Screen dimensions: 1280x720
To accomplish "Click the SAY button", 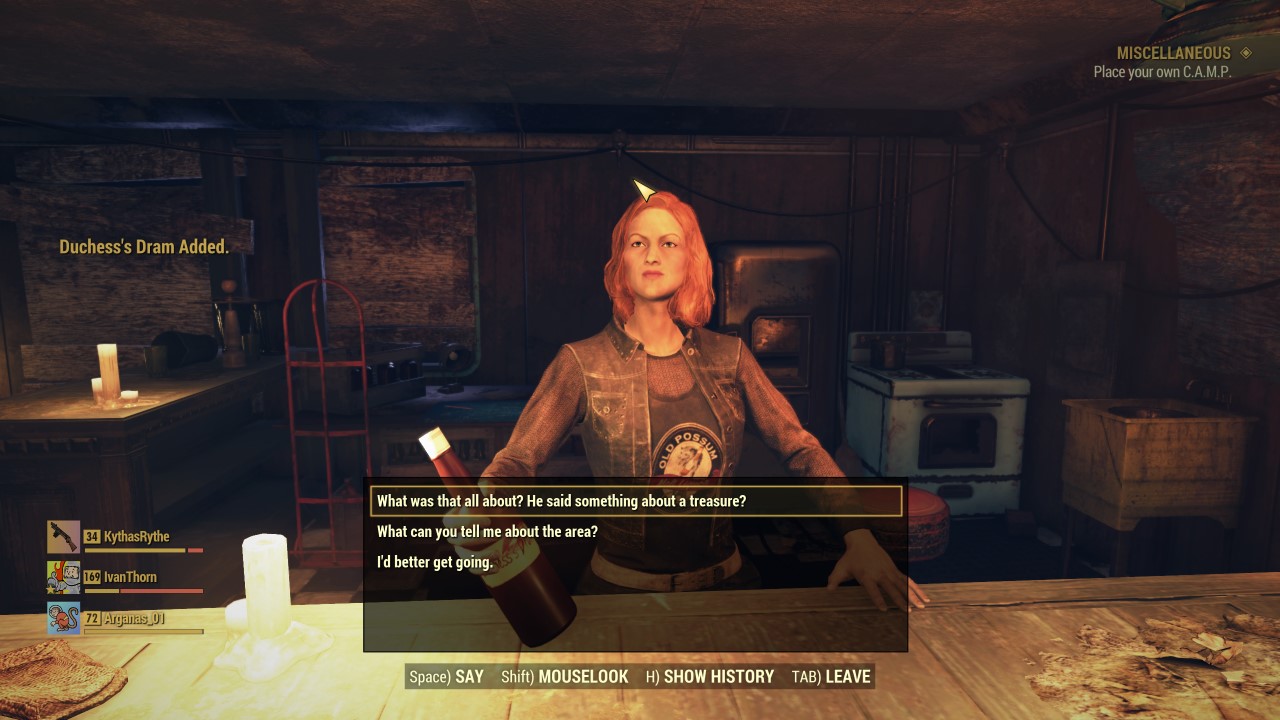I will point(446,677).
